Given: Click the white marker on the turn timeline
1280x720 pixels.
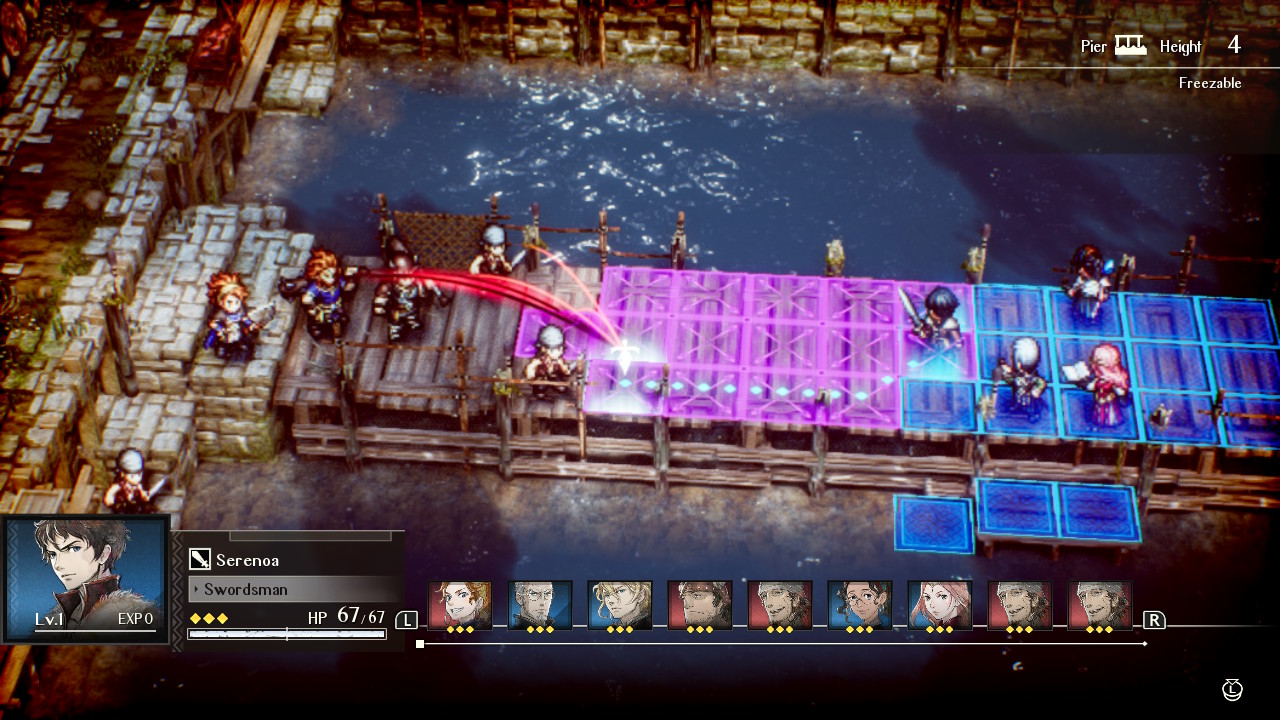Looking at the screenshot, I should point(418,643).
